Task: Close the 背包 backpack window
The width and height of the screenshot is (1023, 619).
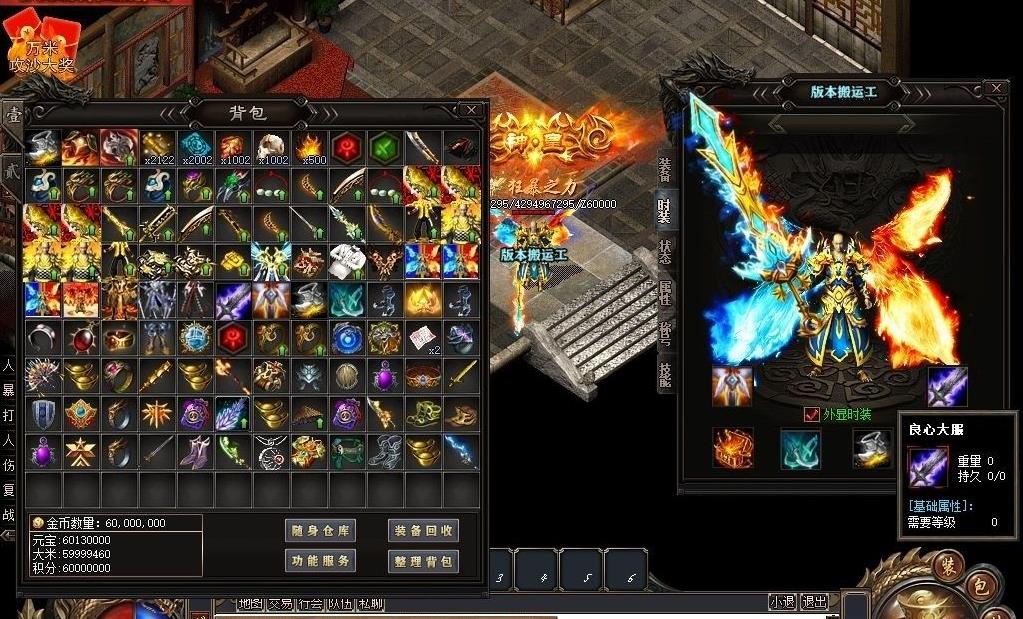Action: click(x=471, y=110)
